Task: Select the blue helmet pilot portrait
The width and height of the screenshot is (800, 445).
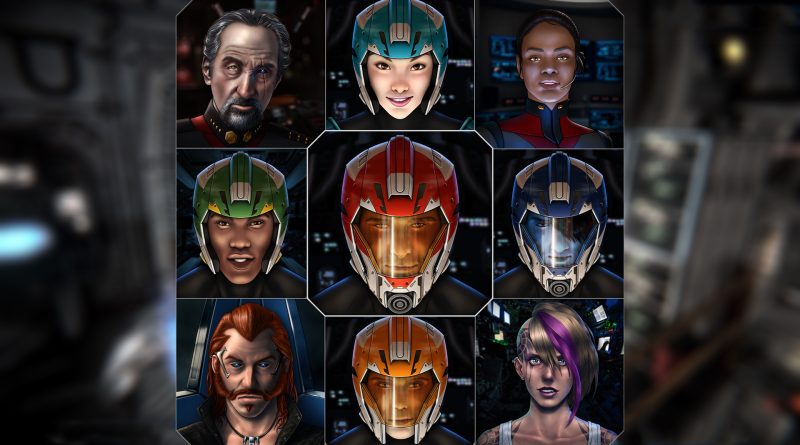Action: point(557,222)
